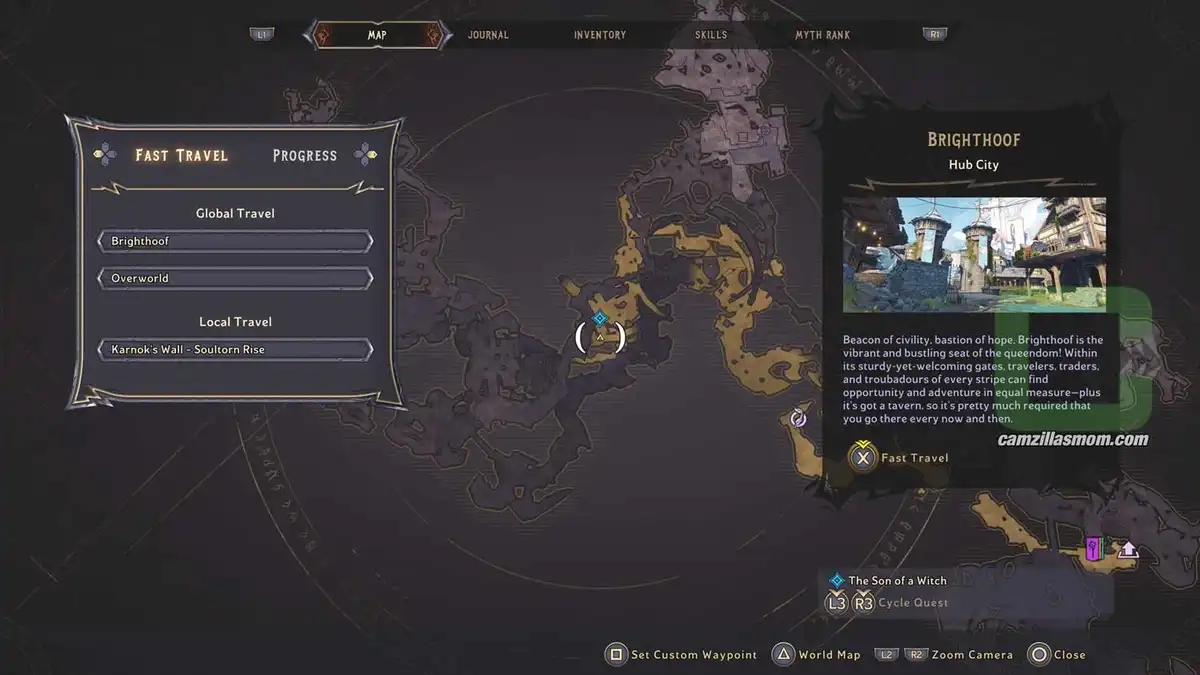Select the Map tab
Image resolution: width=1200 pixels, height=675 pixels.
pyautogui.click(x=377, y=35)
